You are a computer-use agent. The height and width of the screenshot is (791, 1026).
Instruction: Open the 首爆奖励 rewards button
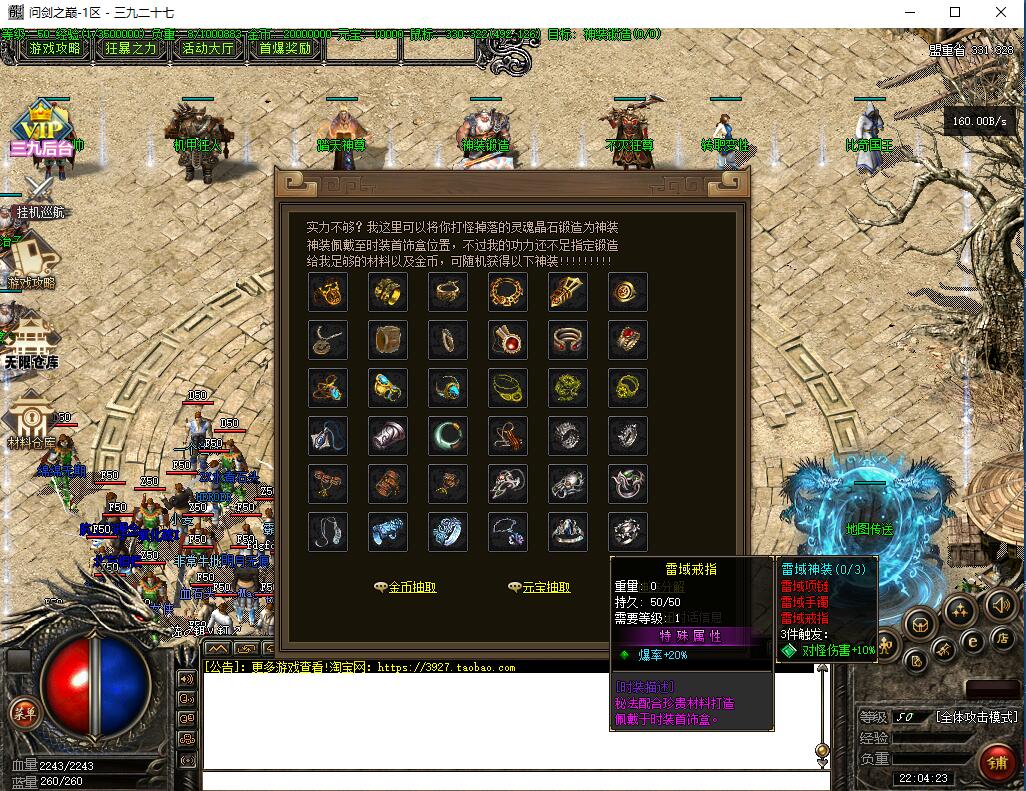(x=285, y=48)
